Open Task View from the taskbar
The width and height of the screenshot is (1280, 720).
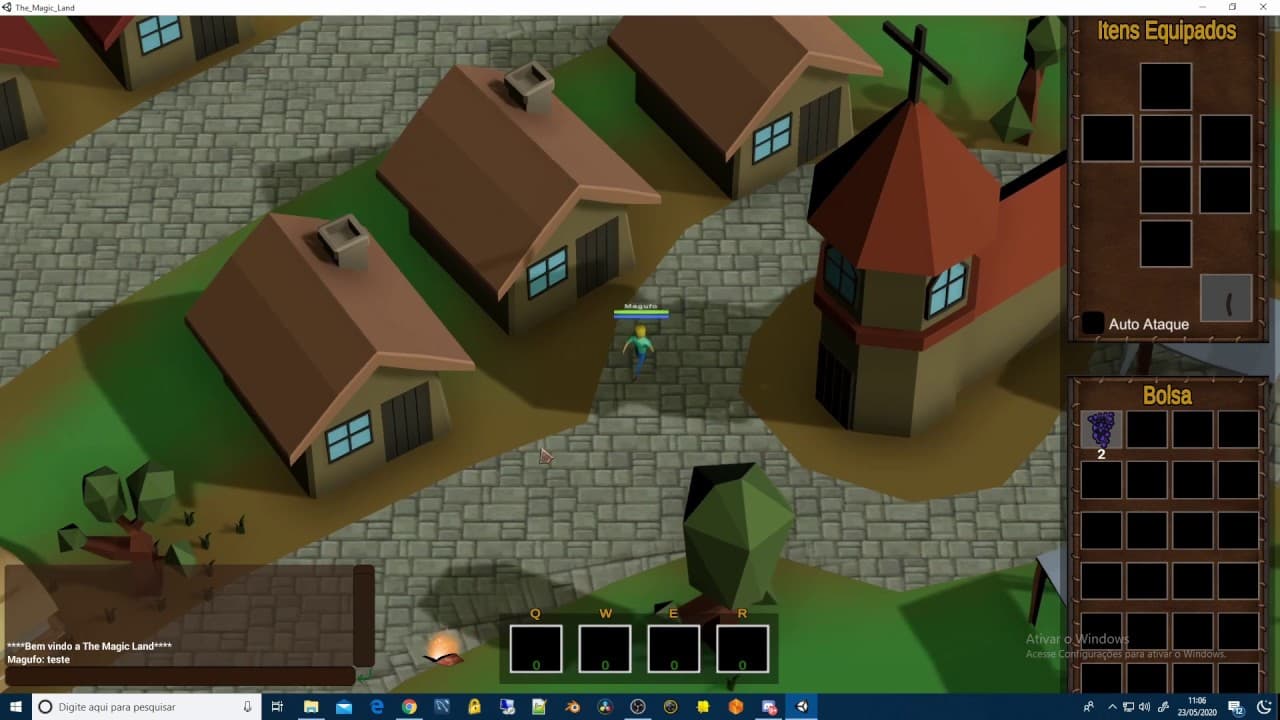click(x=277, y=706)
